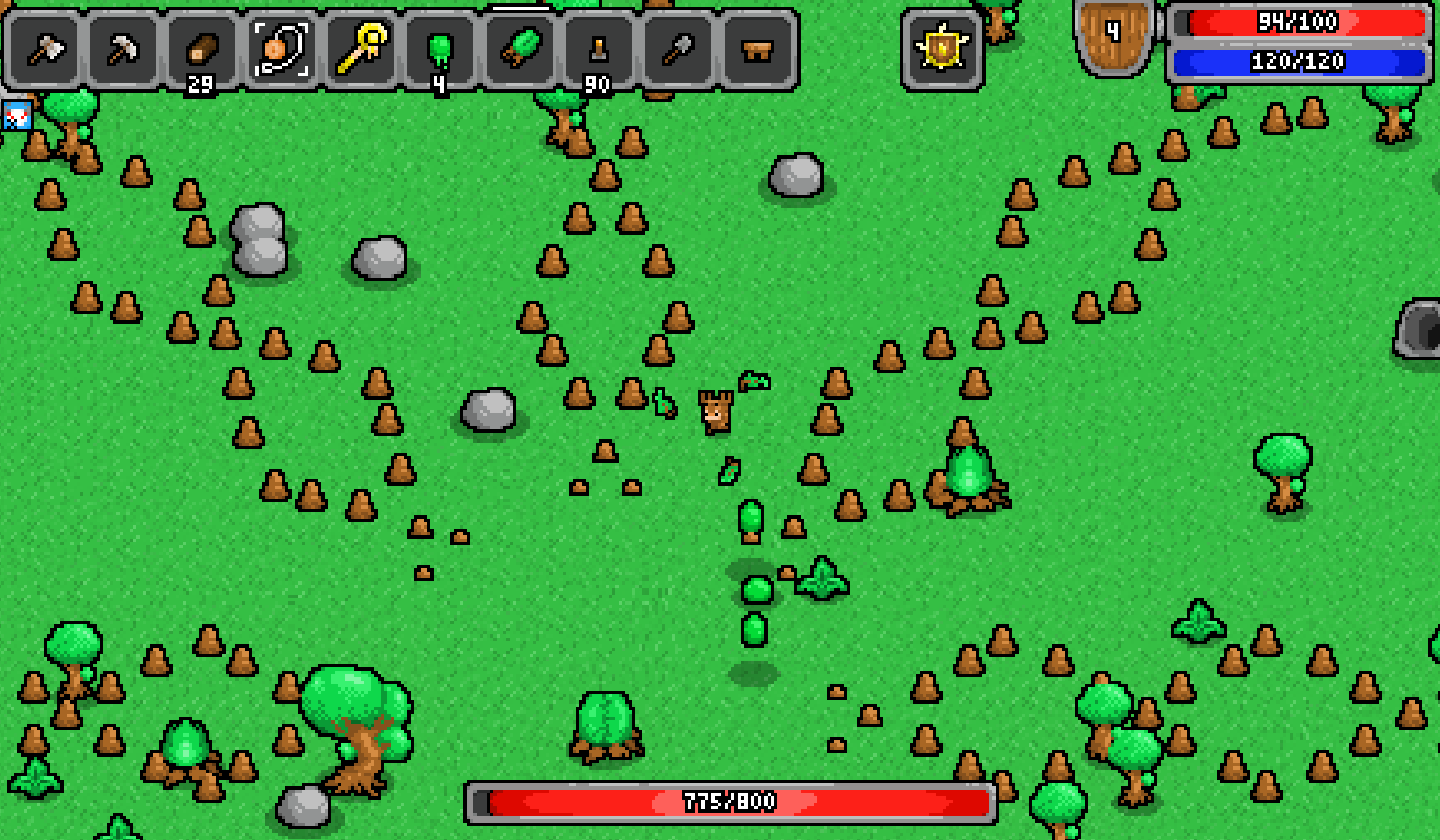Screen dimensions: 1440x840
Task: Select the pickaxe tool
Action: pyautogui.click(x=124, y=51)
